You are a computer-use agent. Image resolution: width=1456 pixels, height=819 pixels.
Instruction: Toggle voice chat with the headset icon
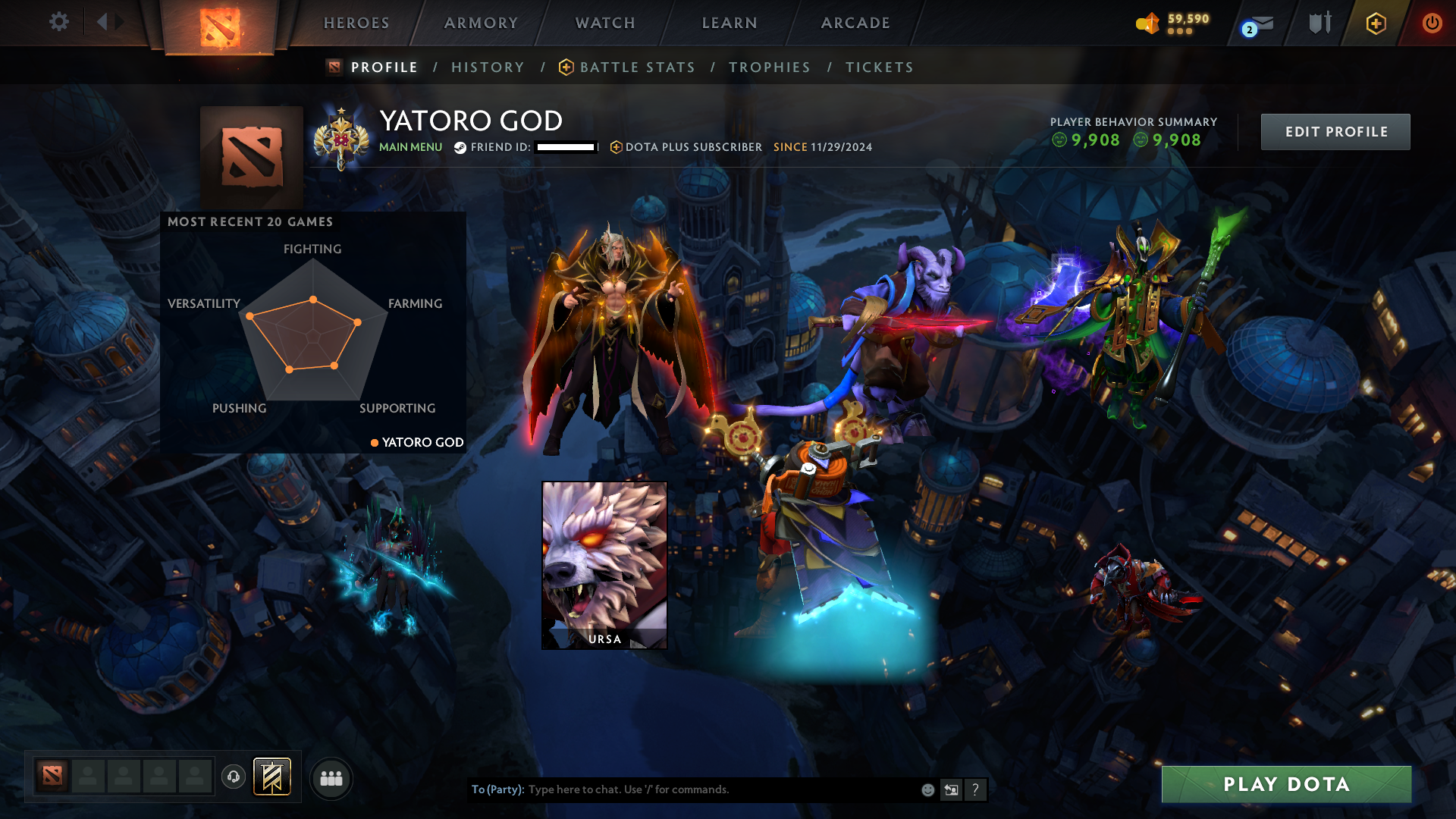coord(234,777)
